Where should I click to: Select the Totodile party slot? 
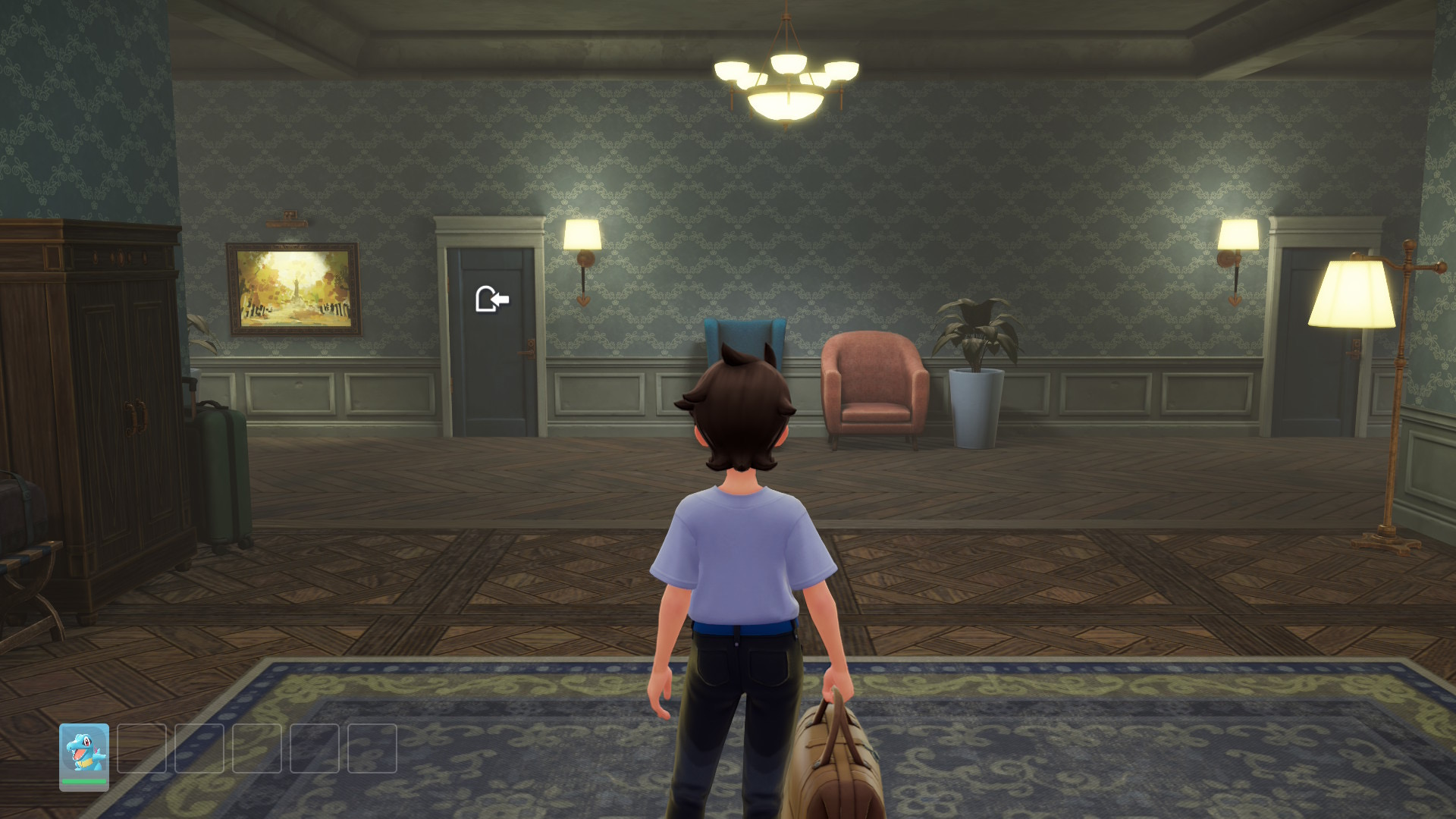tap(84, 755)
